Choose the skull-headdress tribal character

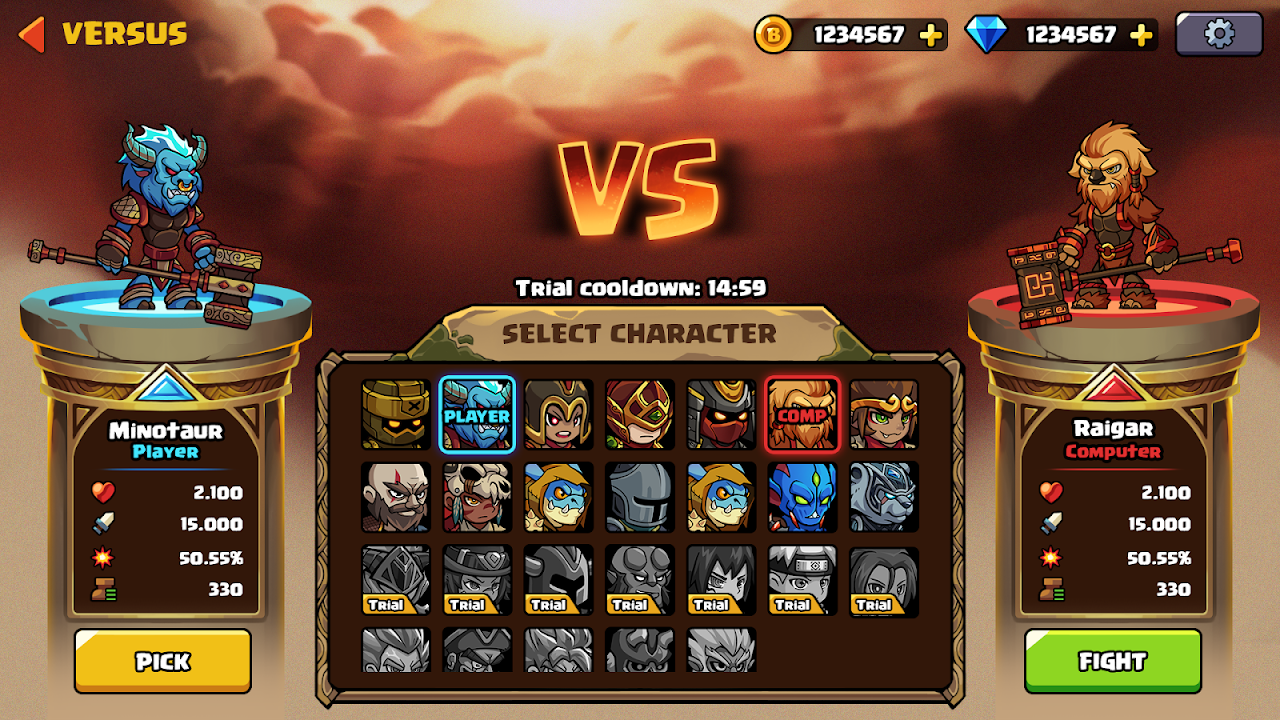(x=477, y=497)
